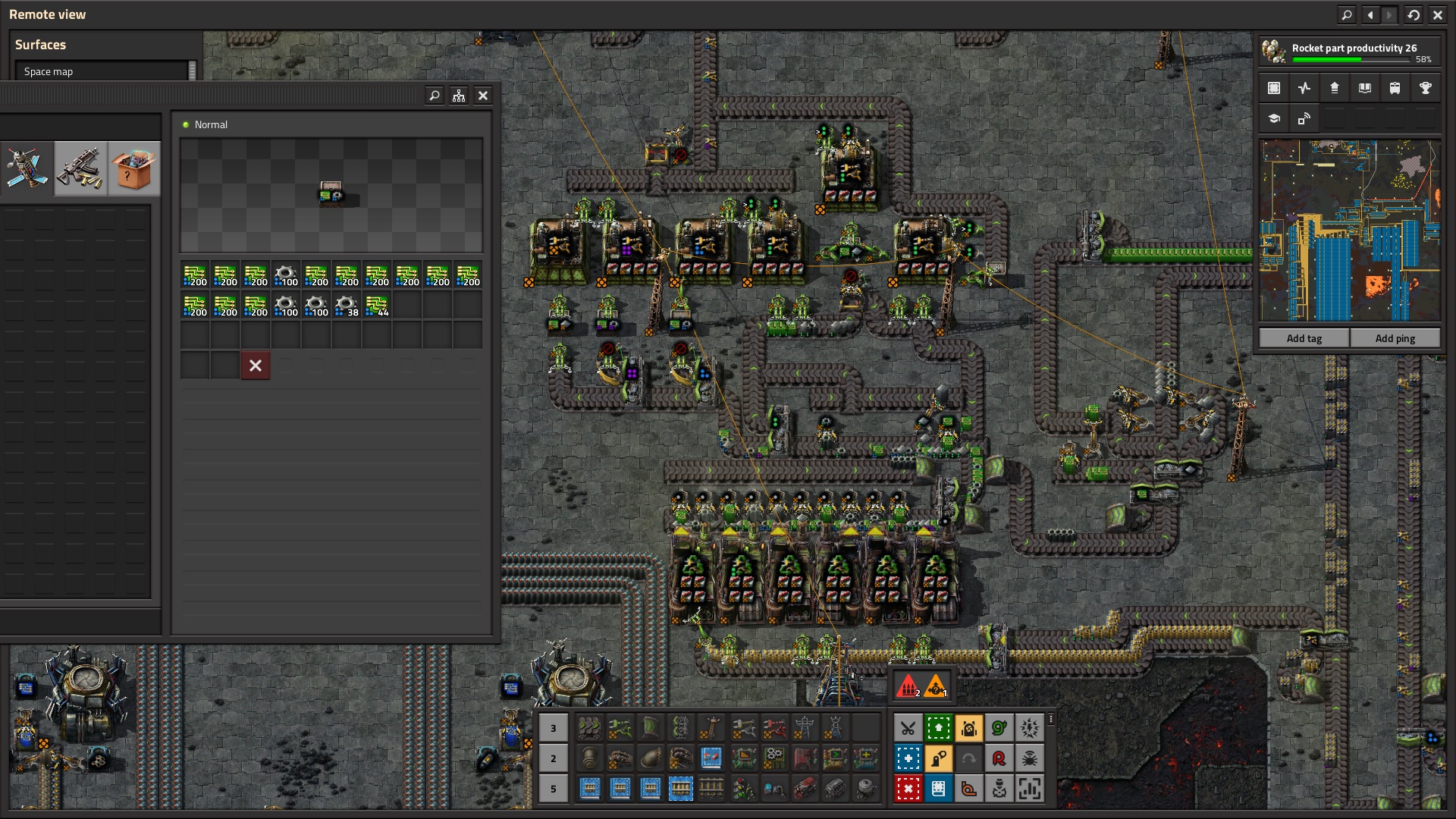This screenshot has width=1456, height=819.
Task: Open Rocket part productivity research
Action: [x=1349, y=52]
